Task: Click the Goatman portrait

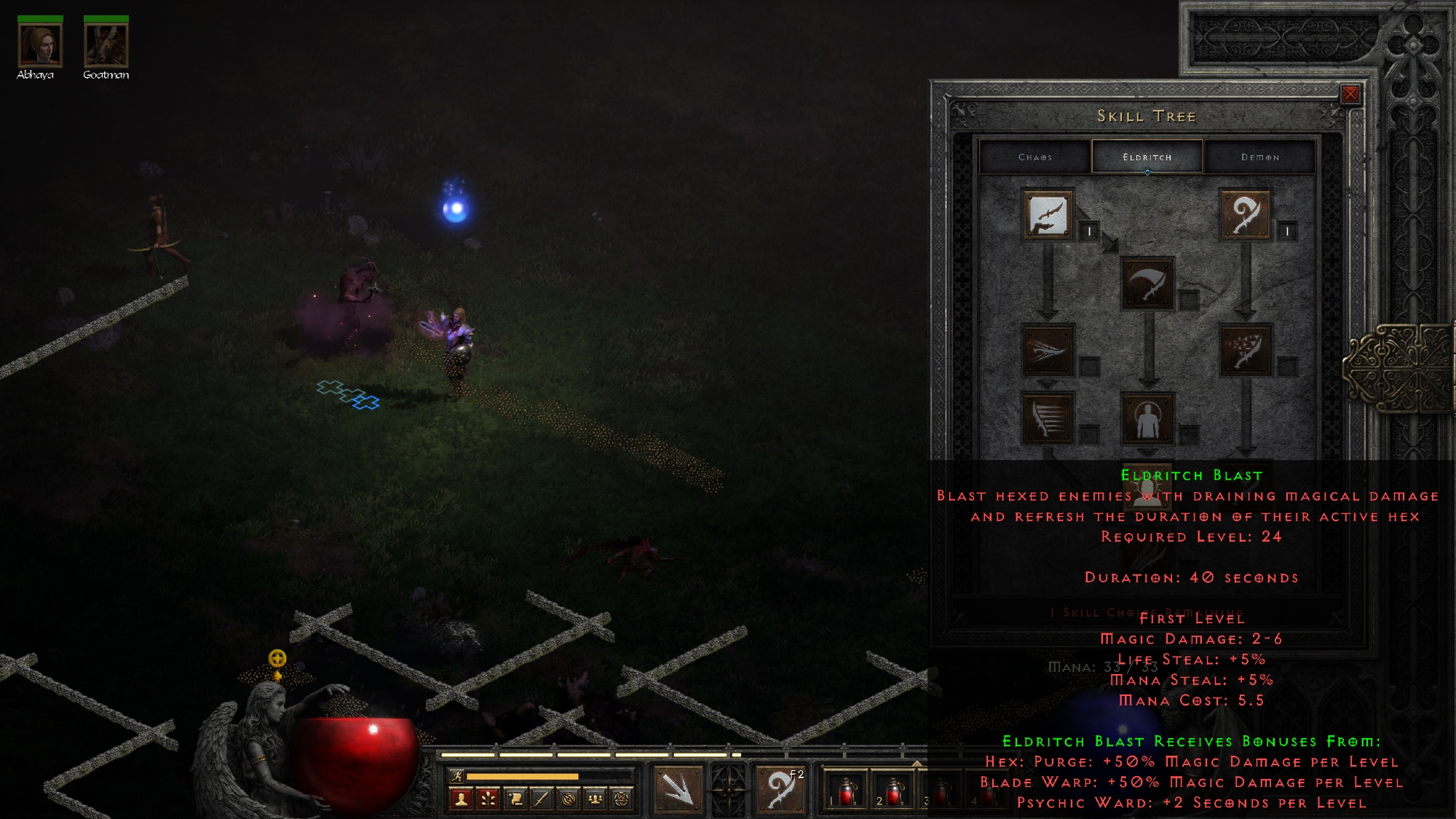Action: click(106, 45)
